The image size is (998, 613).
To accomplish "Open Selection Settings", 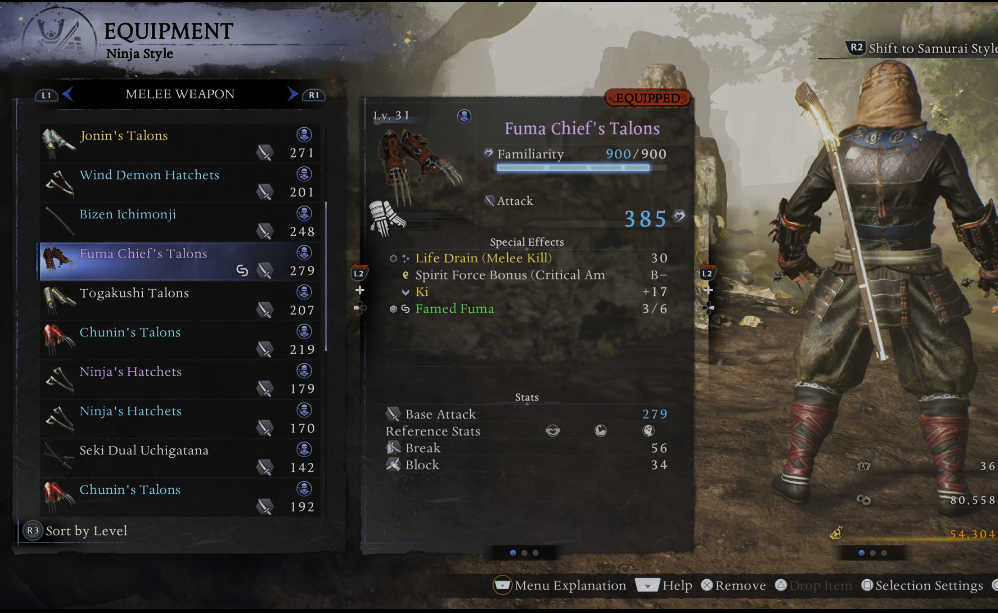I will point(921,586).
